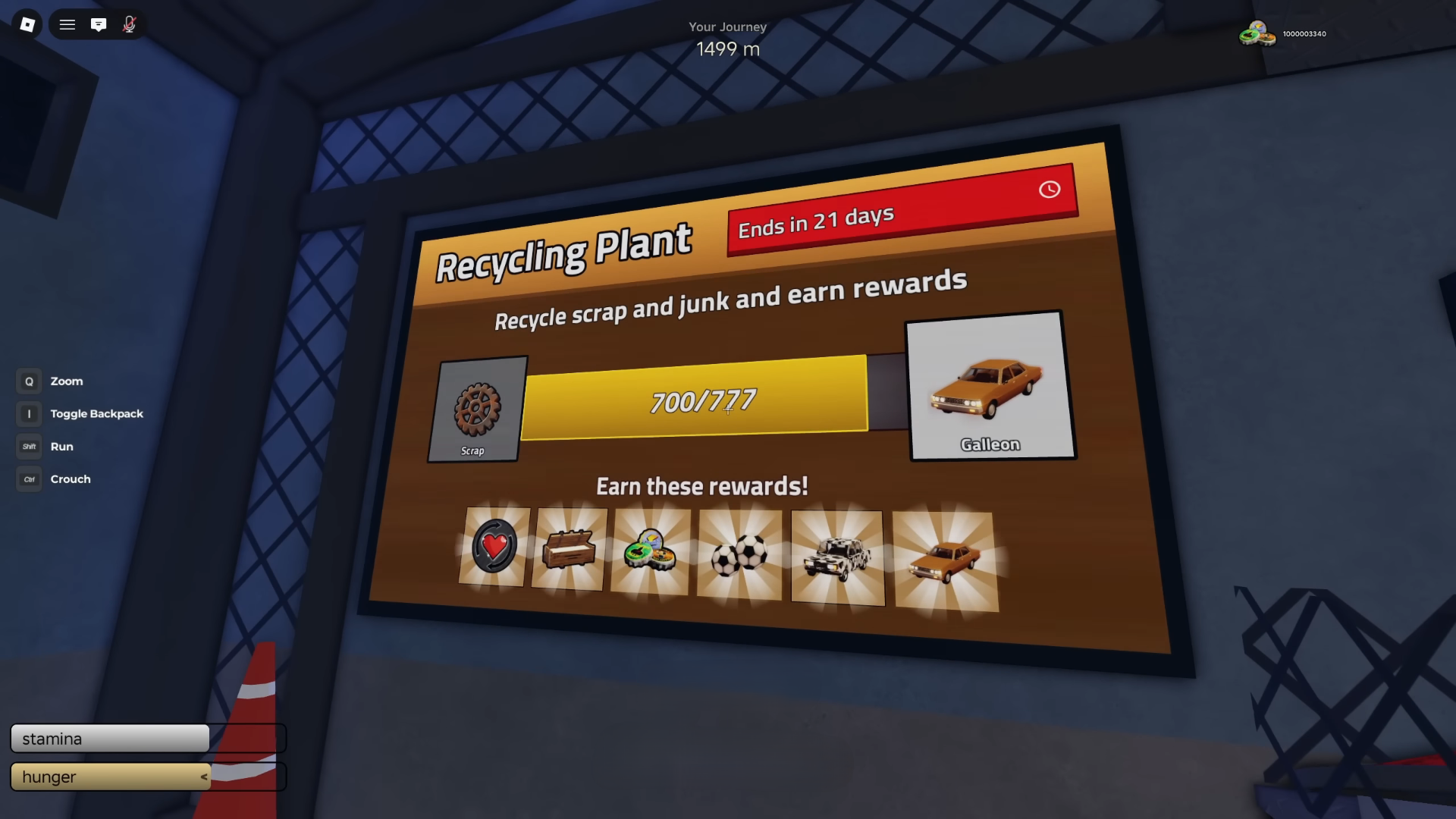This screenshot has height=819, width=1456.
Task: Click the Earn these rewards heading
Action: [701, 486]
